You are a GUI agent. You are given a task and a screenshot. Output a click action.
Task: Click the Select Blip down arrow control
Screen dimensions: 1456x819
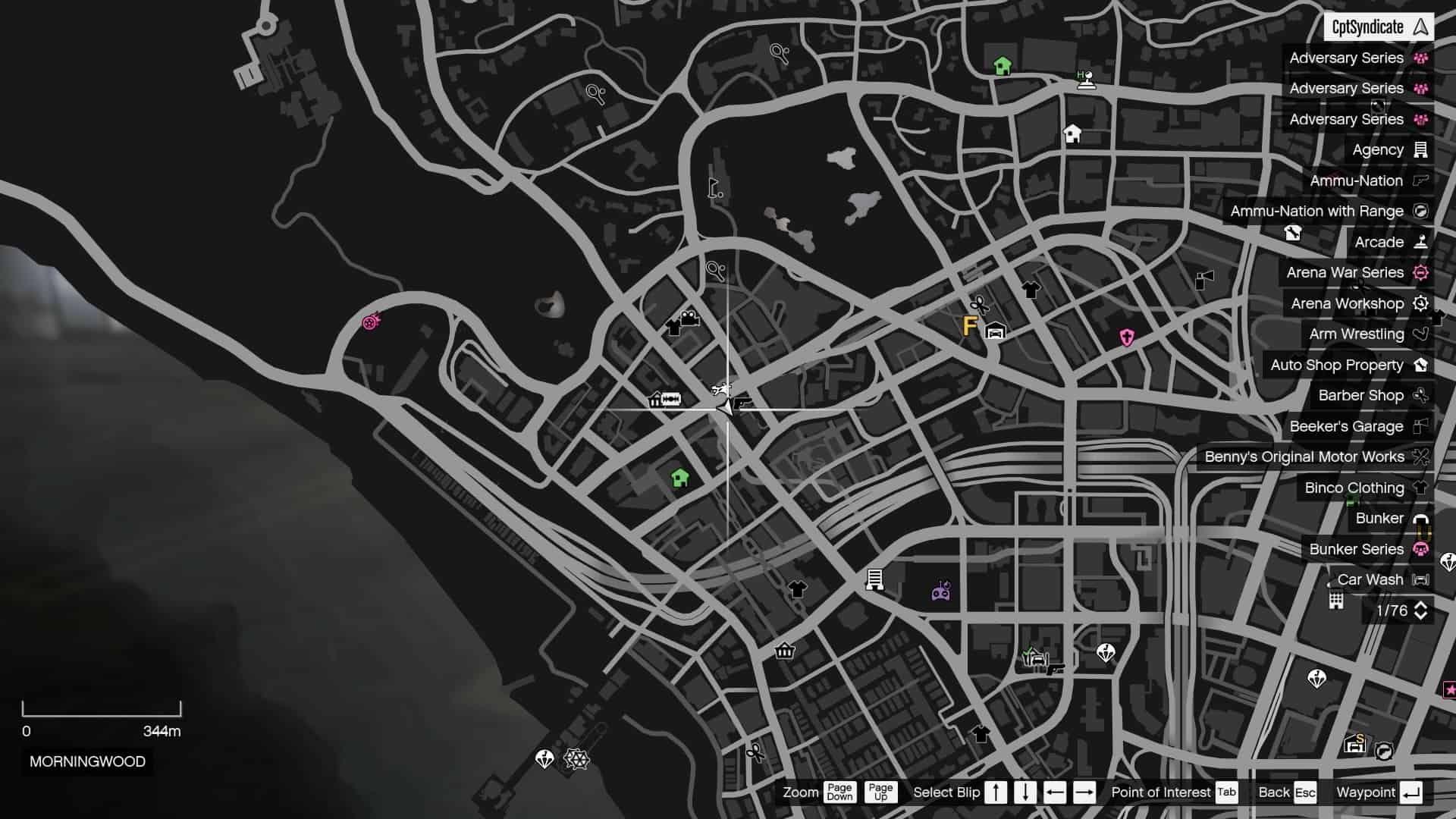pyautogui.click(x=1025, y=792)
